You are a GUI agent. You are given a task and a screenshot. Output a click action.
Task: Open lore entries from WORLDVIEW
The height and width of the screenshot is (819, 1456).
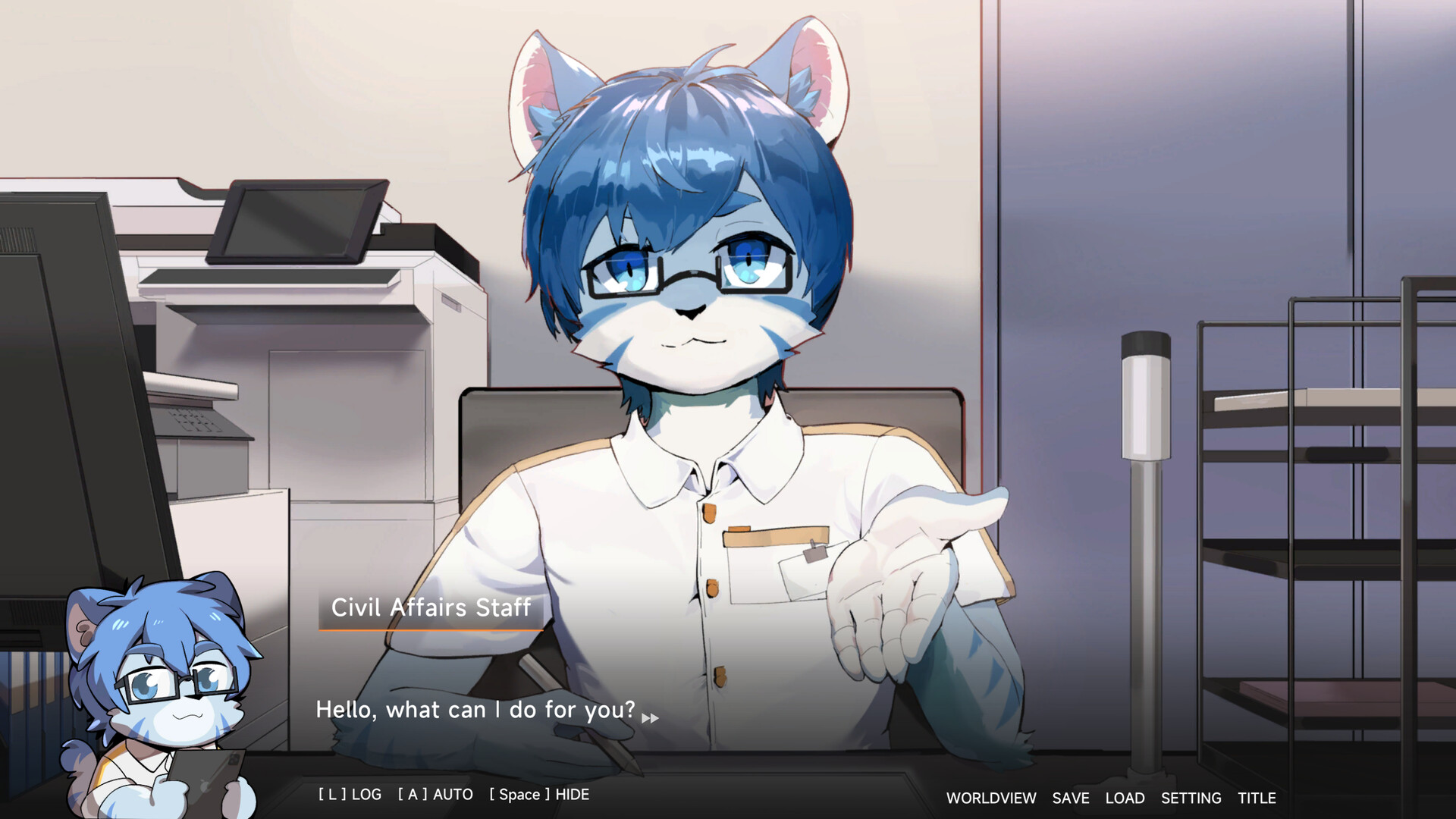990,798
